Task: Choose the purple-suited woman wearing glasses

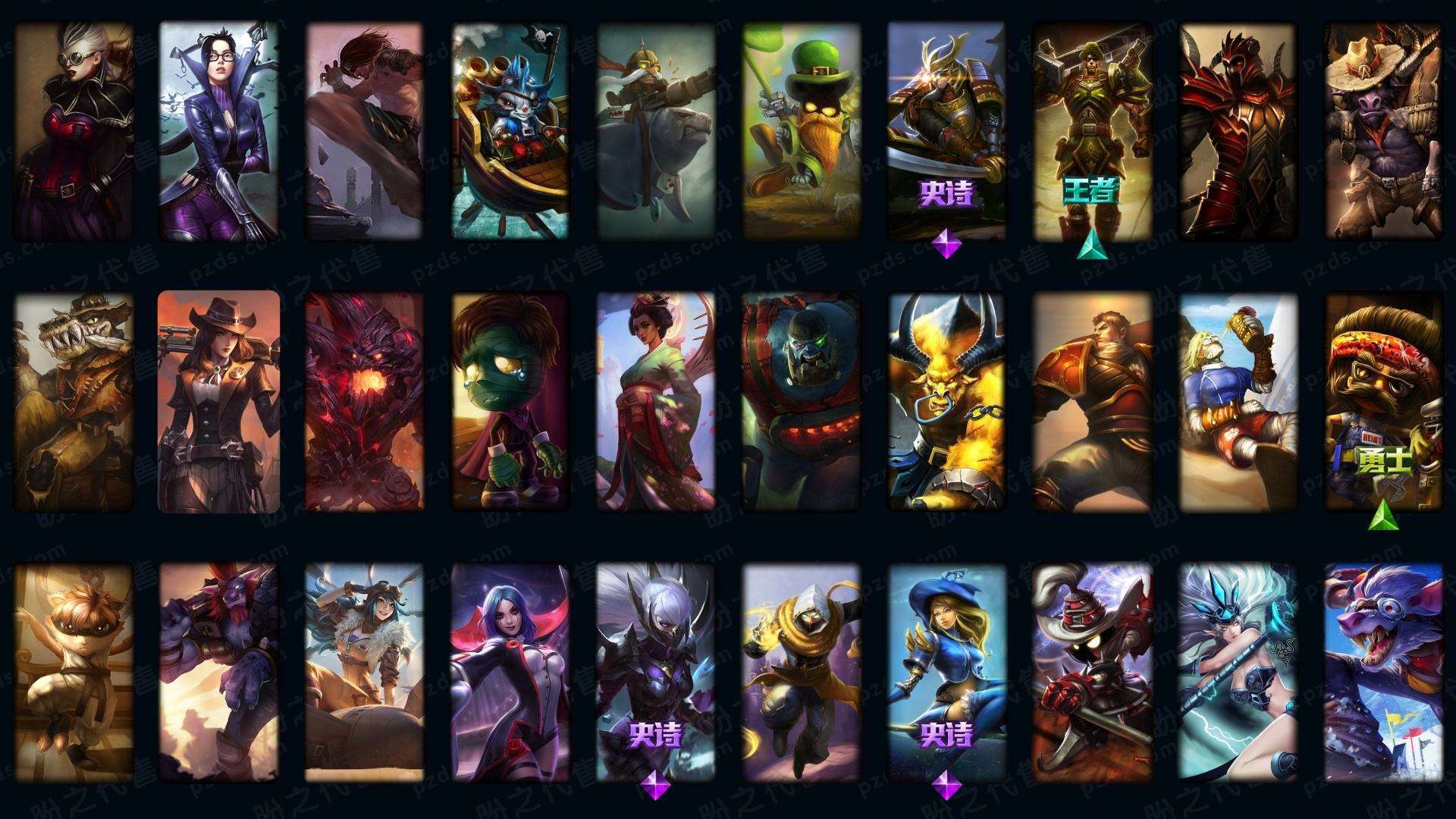Action: 218,130
